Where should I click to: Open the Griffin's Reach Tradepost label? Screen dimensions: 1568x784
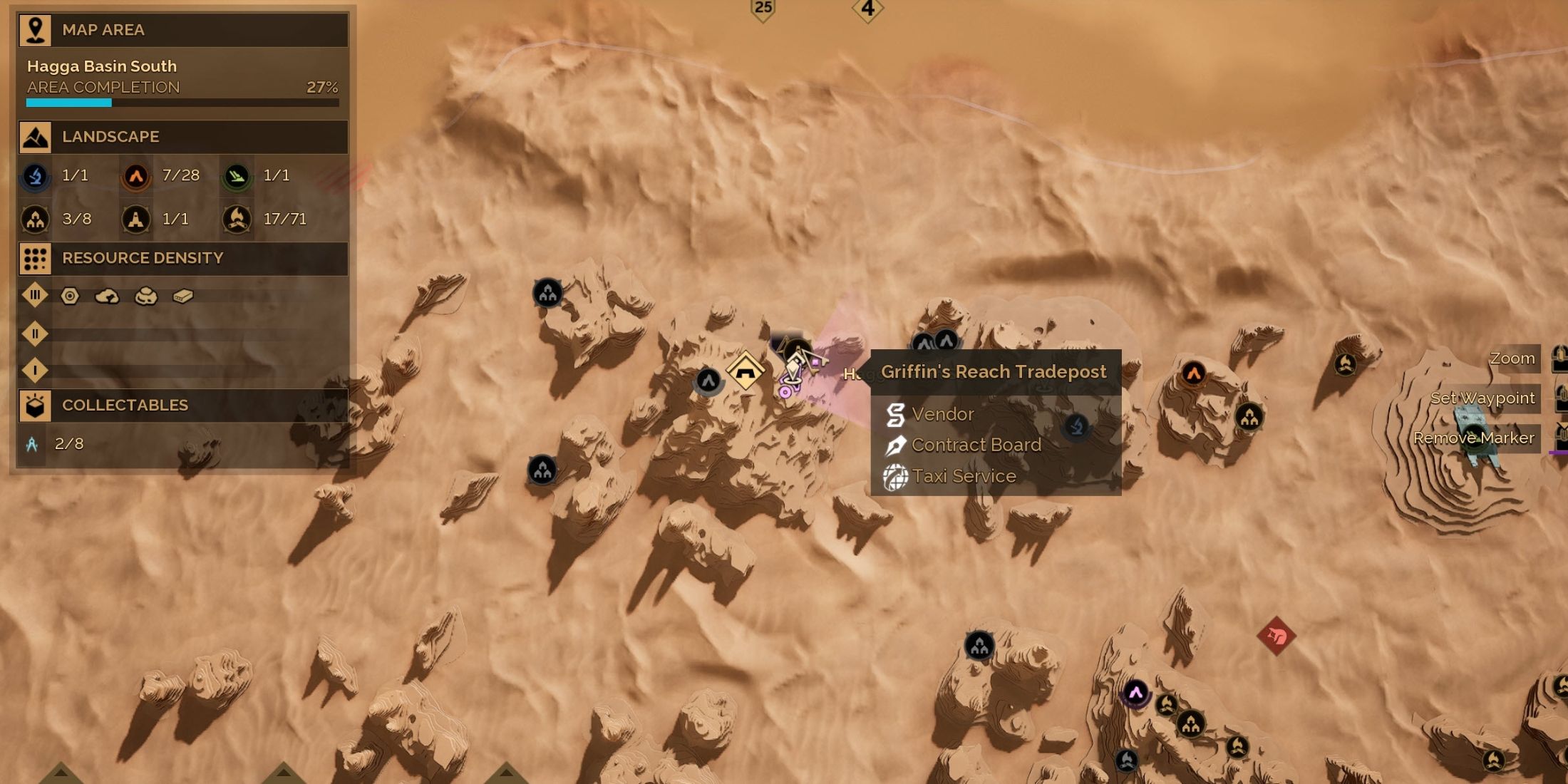click(x=994, y=371)
